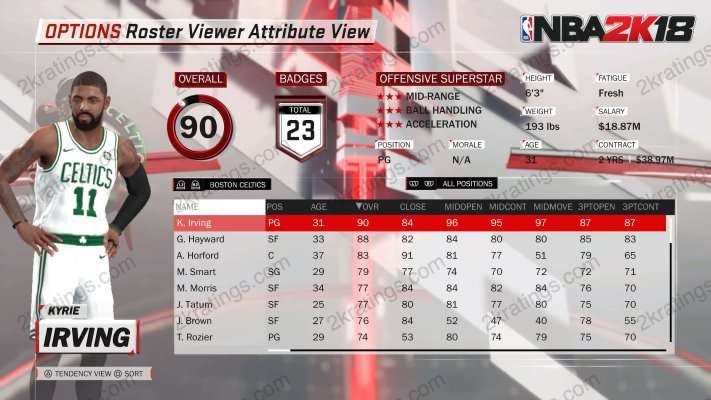Sort players by the AGE header
The width and height of the screenshot is (711, 400).
(319, 206)
